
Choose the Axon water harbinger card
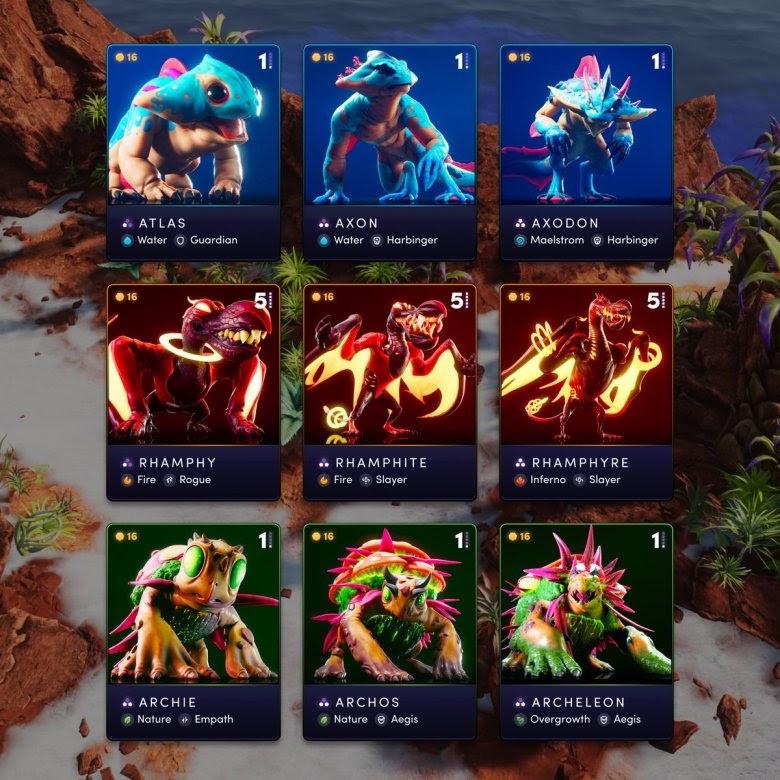point(390,152)
